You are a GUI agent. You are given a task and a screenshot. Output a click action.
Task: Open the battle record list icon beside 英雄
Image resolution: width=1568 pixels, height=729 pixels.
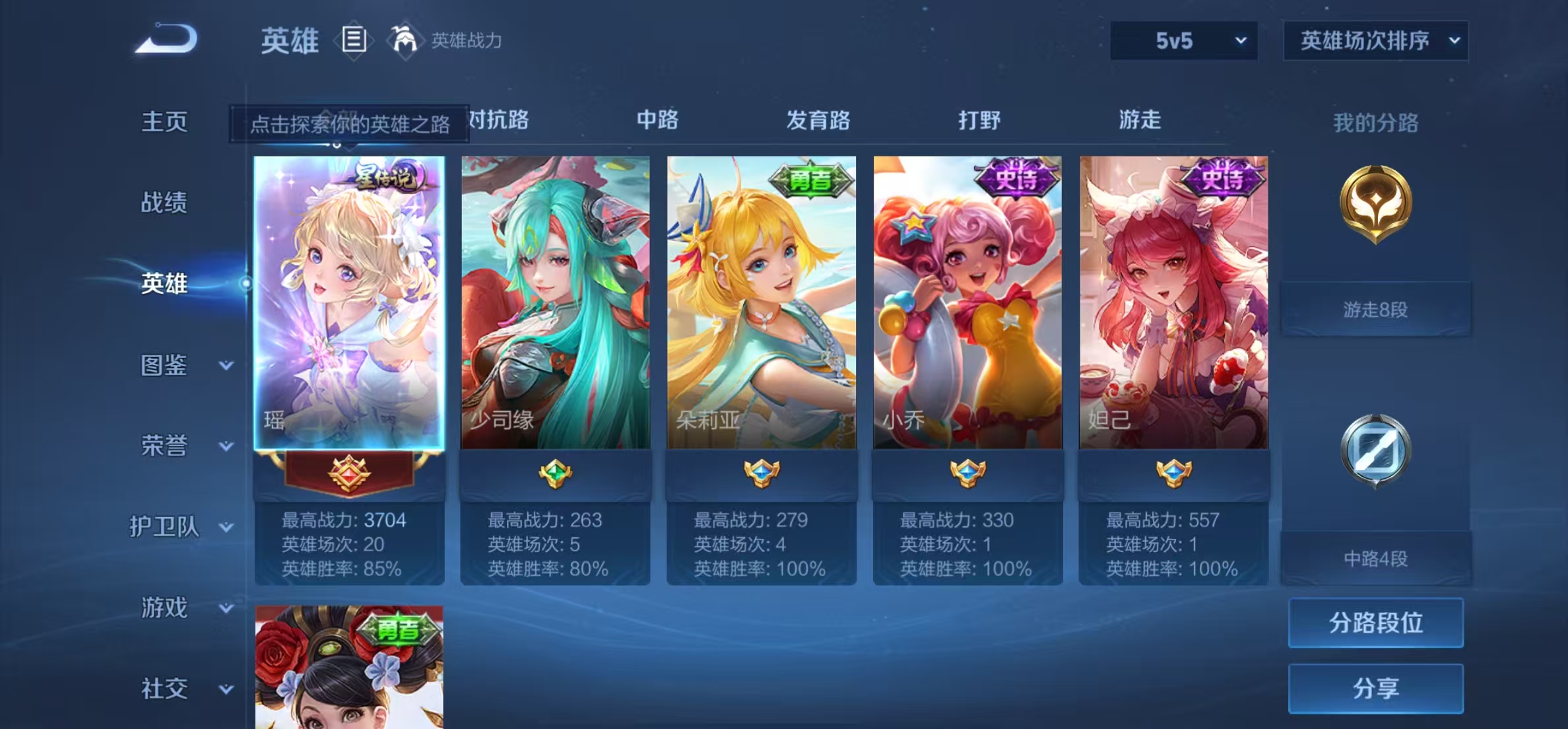(x=354, y=41)
